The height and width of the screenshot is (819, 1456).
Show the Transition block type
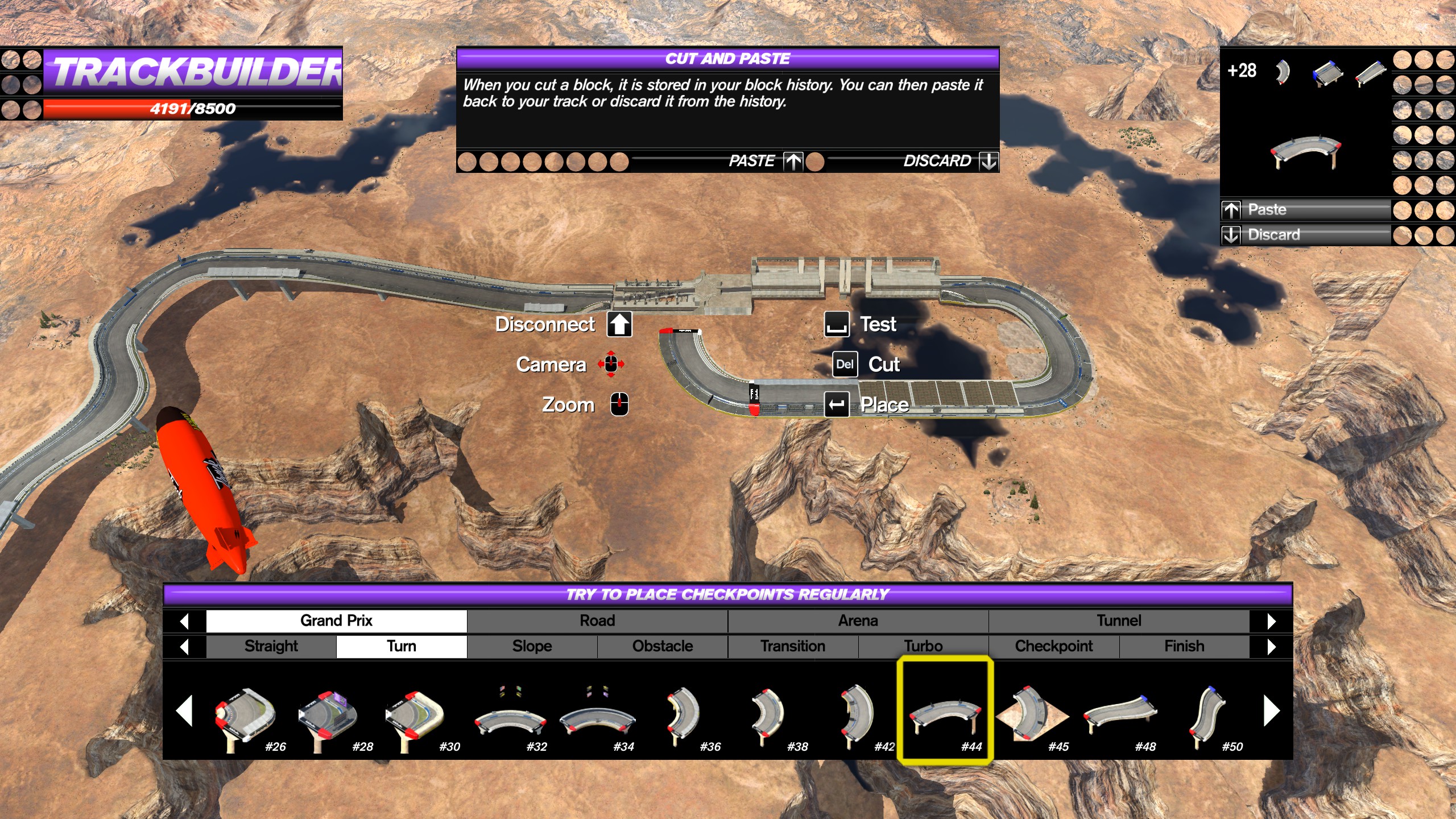click(793, 646)
